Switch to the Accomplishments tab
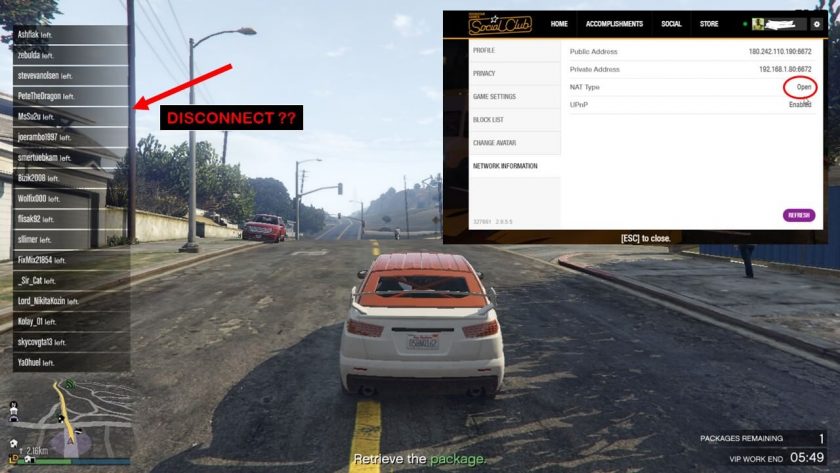 pyautogui.click(x=614, y=24)
